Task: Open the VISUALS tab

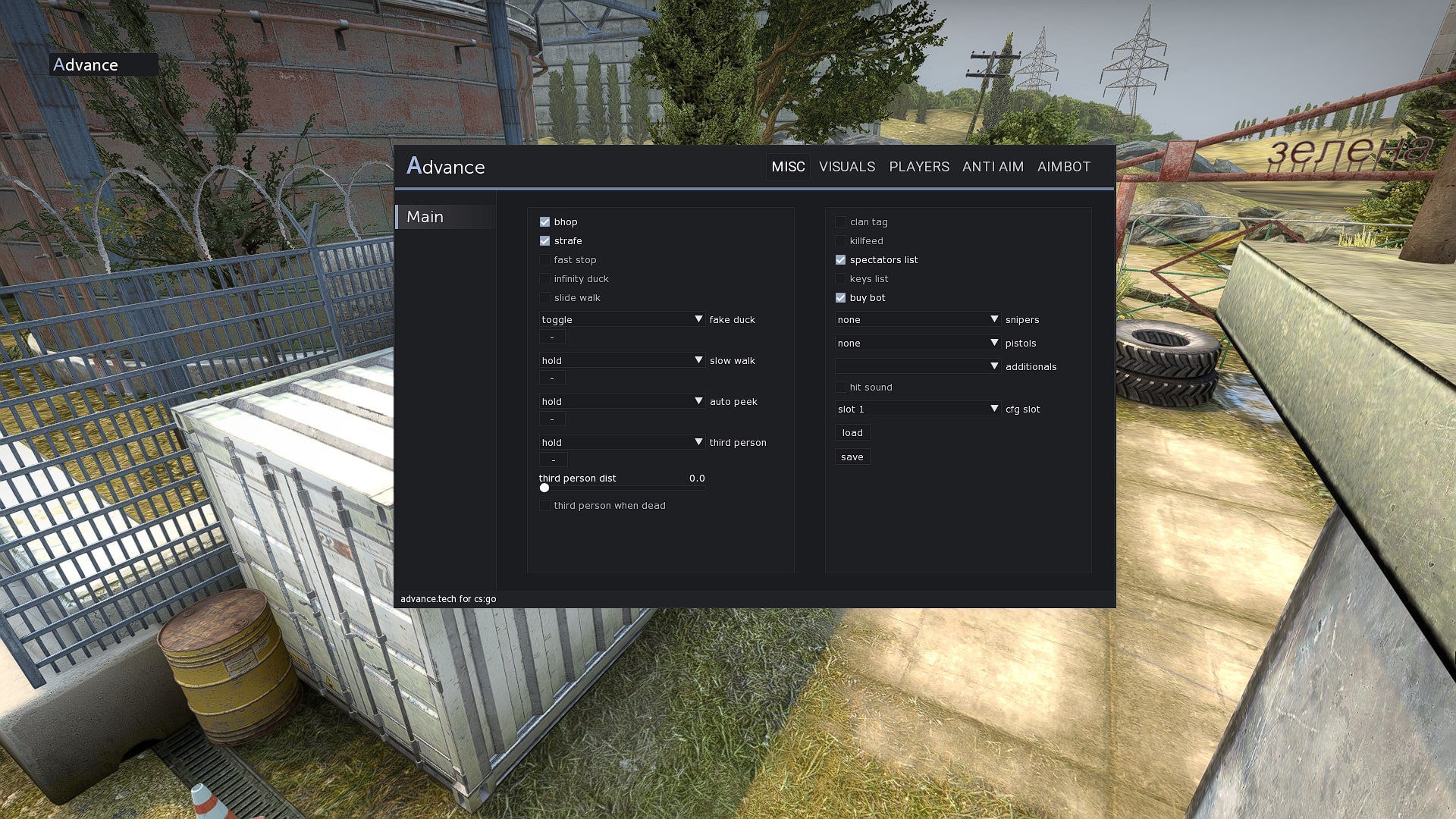Action: pos(846,166)
